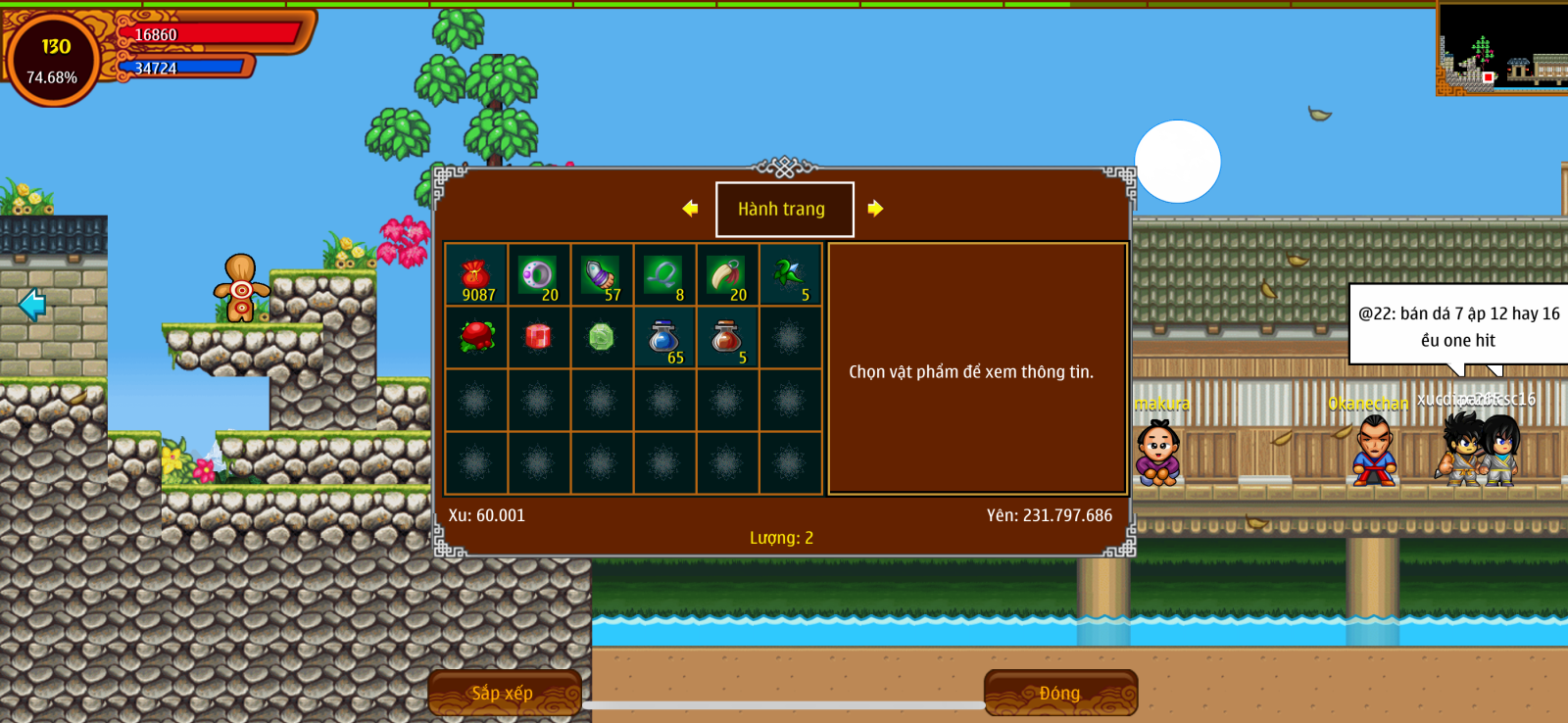Select the red flower on green leaves
Screen dimensions: 1568x723
tap(476, 338)
